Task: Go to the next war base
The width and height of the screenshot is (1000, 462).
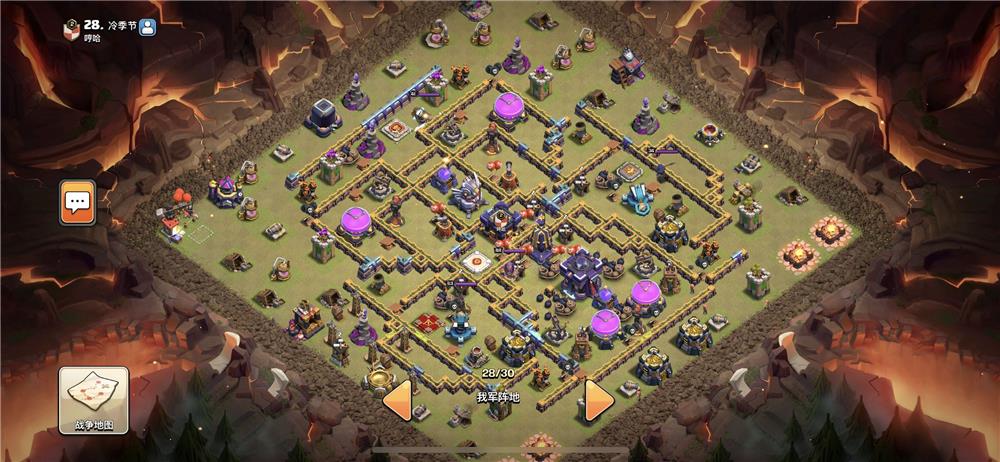Action: 598,399
